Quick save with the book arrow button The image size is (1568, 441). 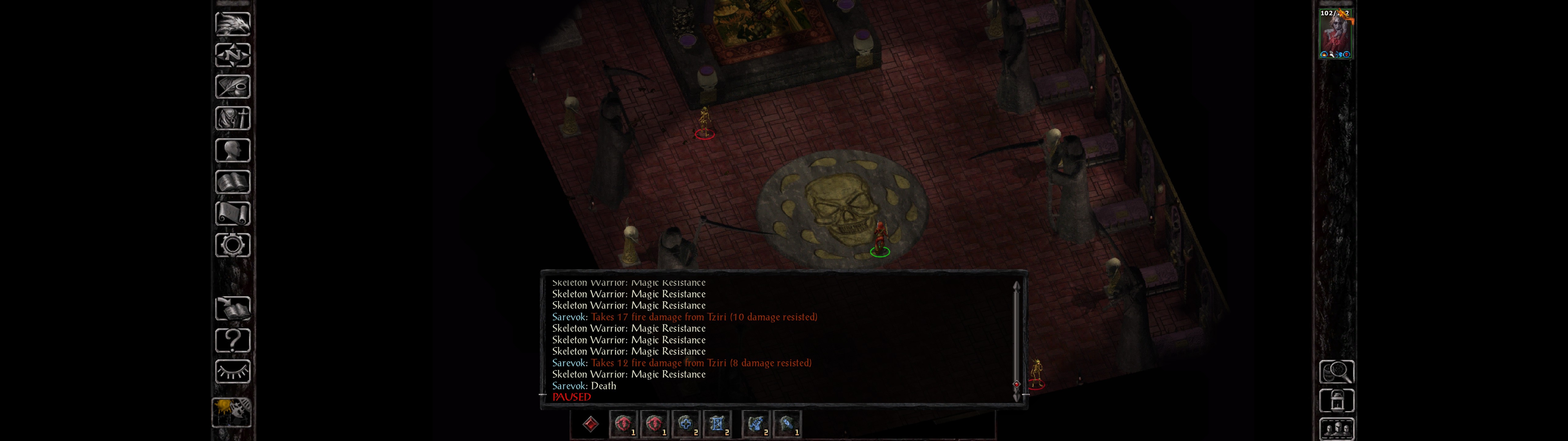pos(232,309)
